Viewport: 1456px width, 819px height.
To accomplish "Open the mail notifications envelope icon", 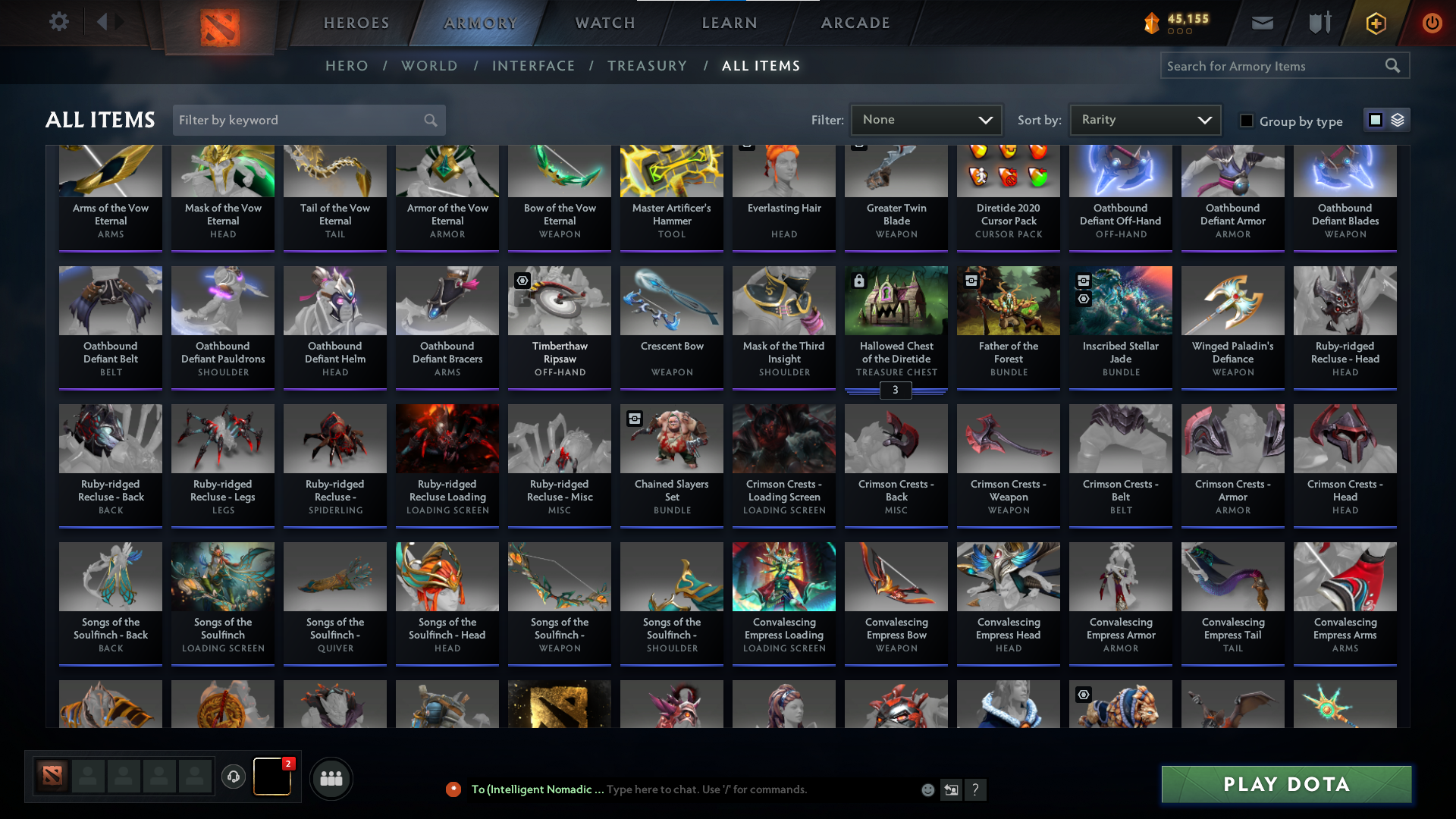I will tap(1262, 23).
